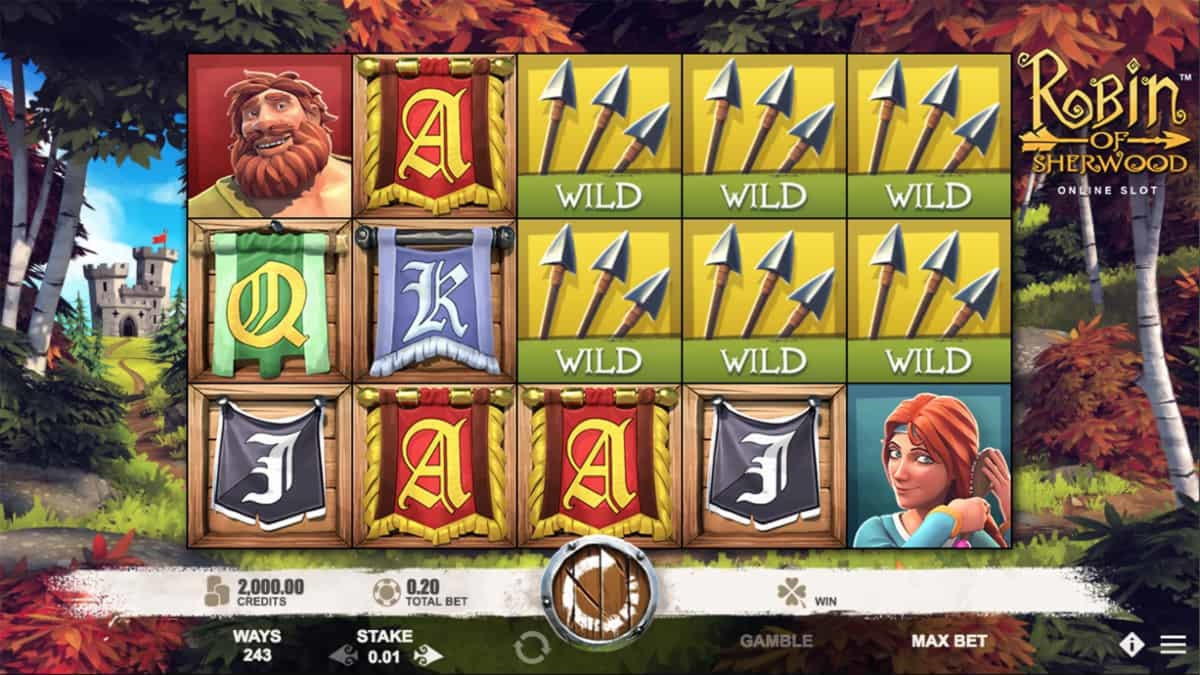The width and height of the screenshot is (1200, 675).
Task: Set the wager to Max Bet
Action: click(949, 640)
